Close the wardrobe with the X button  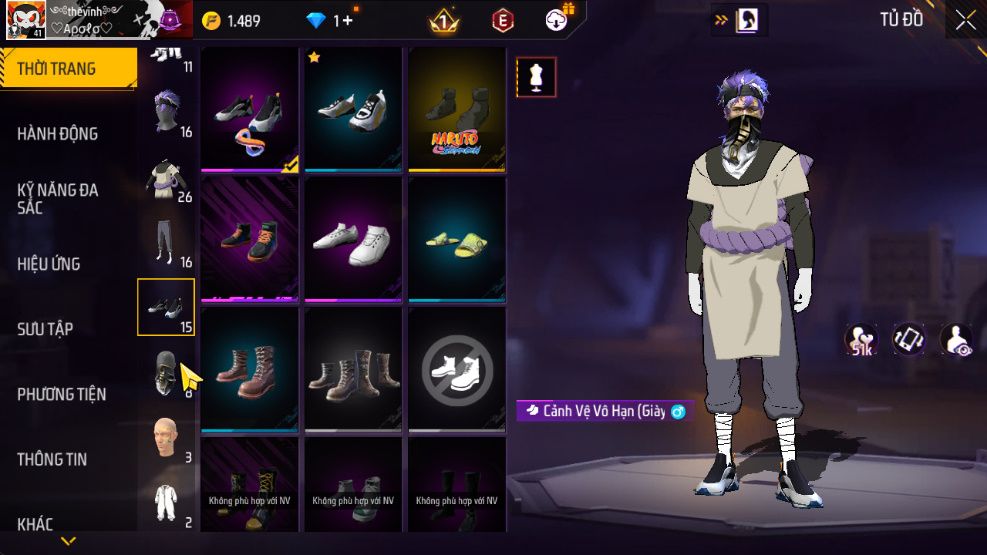[x=965, y=20]
